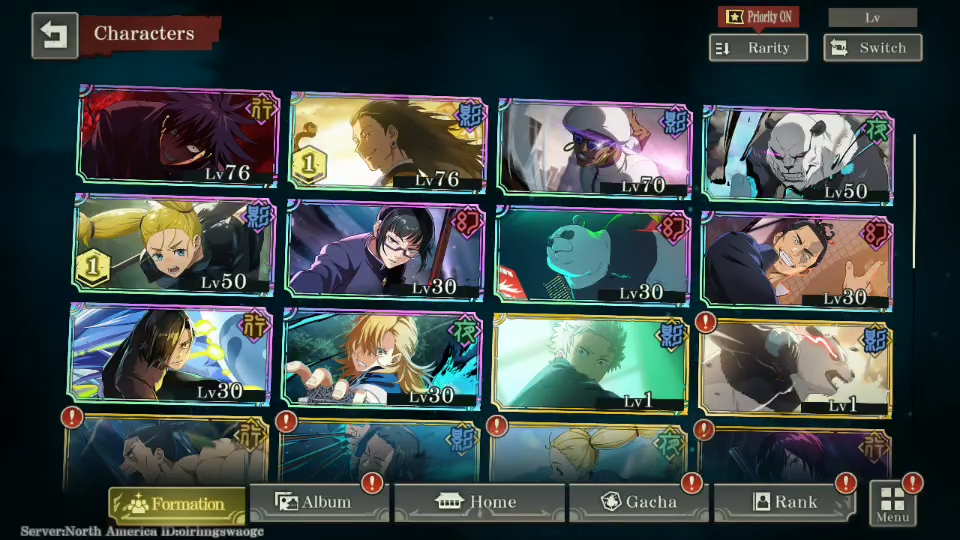The width and height of the screenshot is (960, 540).
Task: Go back using the return arrow button
Action: [54, 35]
